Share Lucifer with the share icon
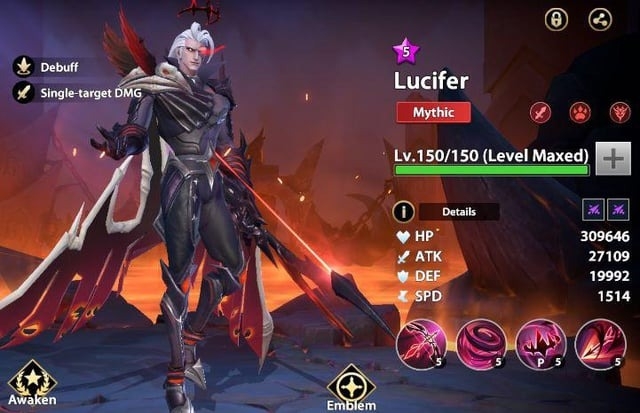The image size is (640, 413). tap(601, 18)
